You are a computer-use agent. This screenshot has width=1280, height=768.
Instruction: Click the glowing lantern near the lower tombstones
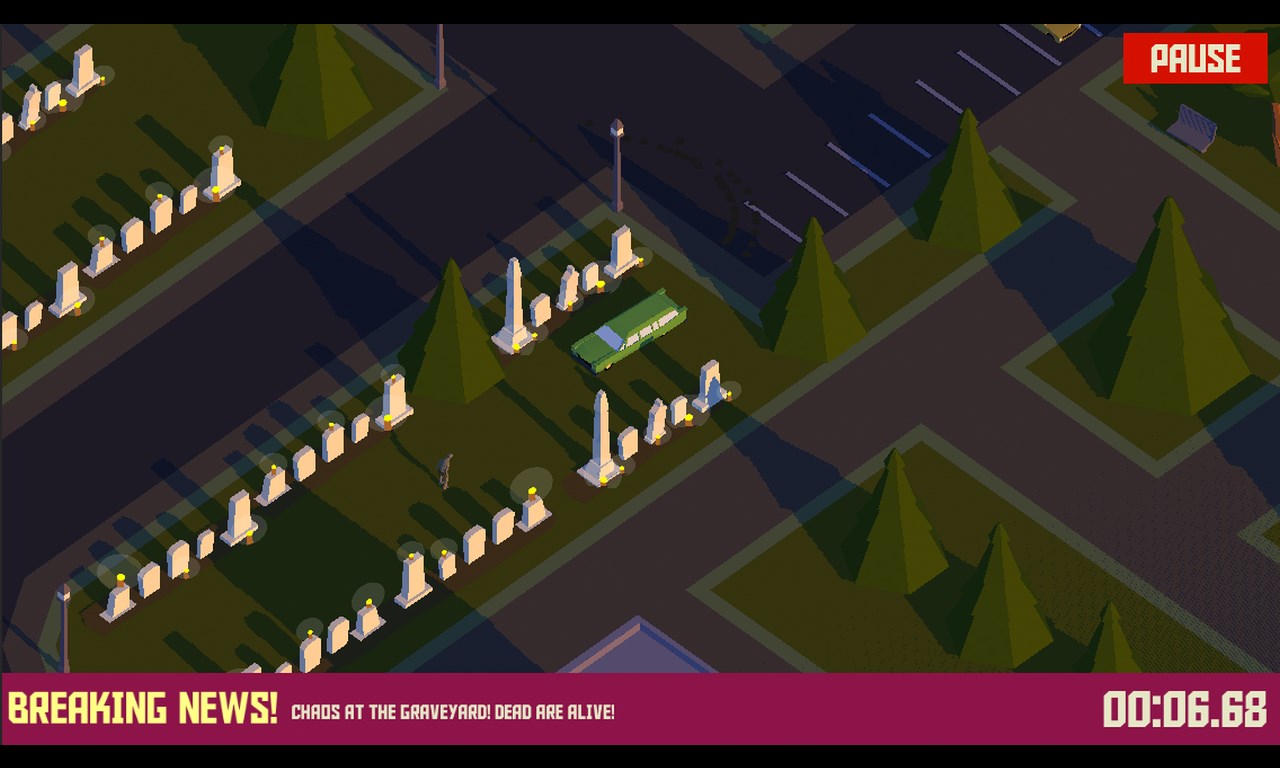point(533,490)
